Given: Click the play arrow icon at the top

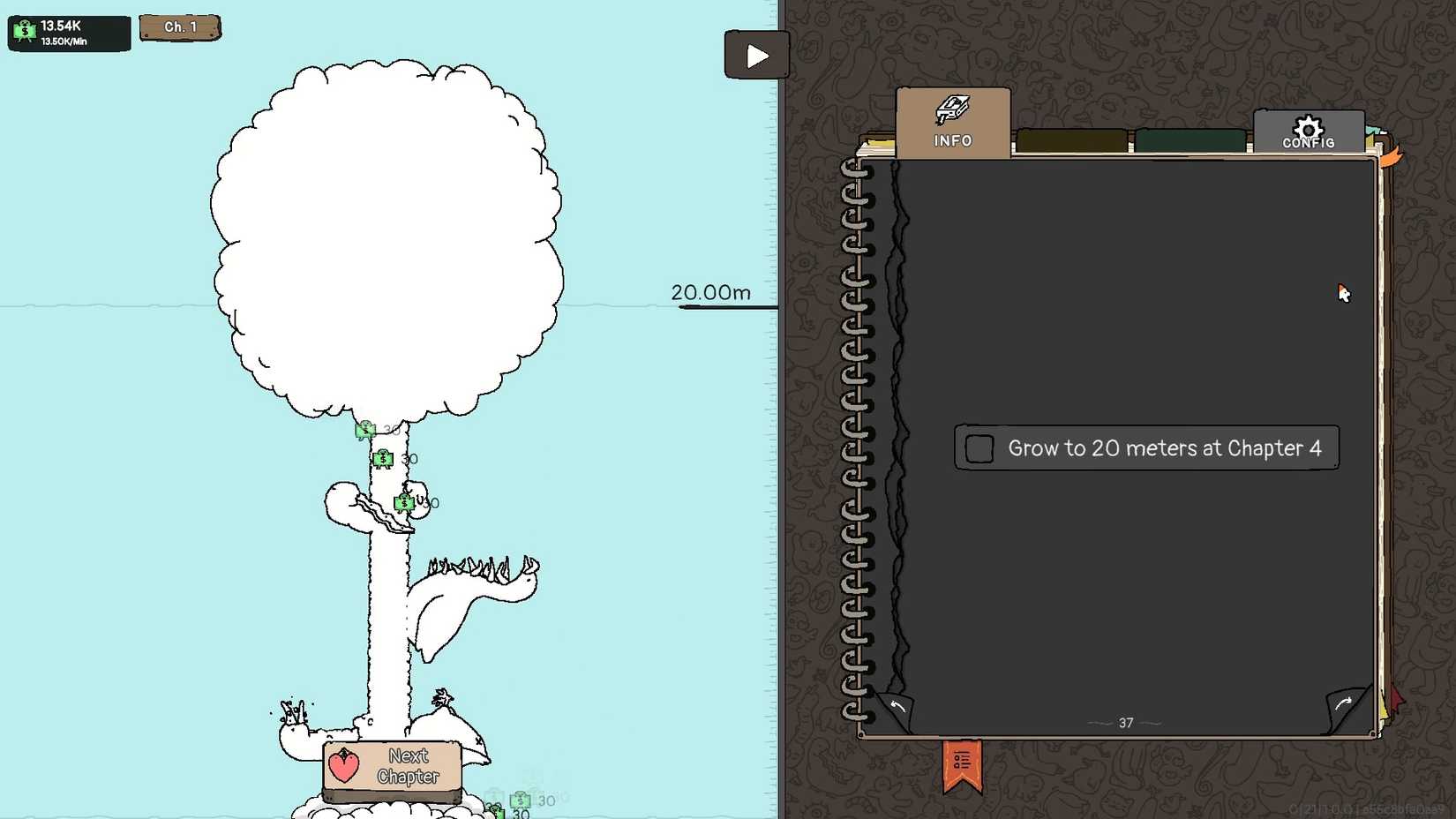Looking at the screenshot, I should (756, 55).
